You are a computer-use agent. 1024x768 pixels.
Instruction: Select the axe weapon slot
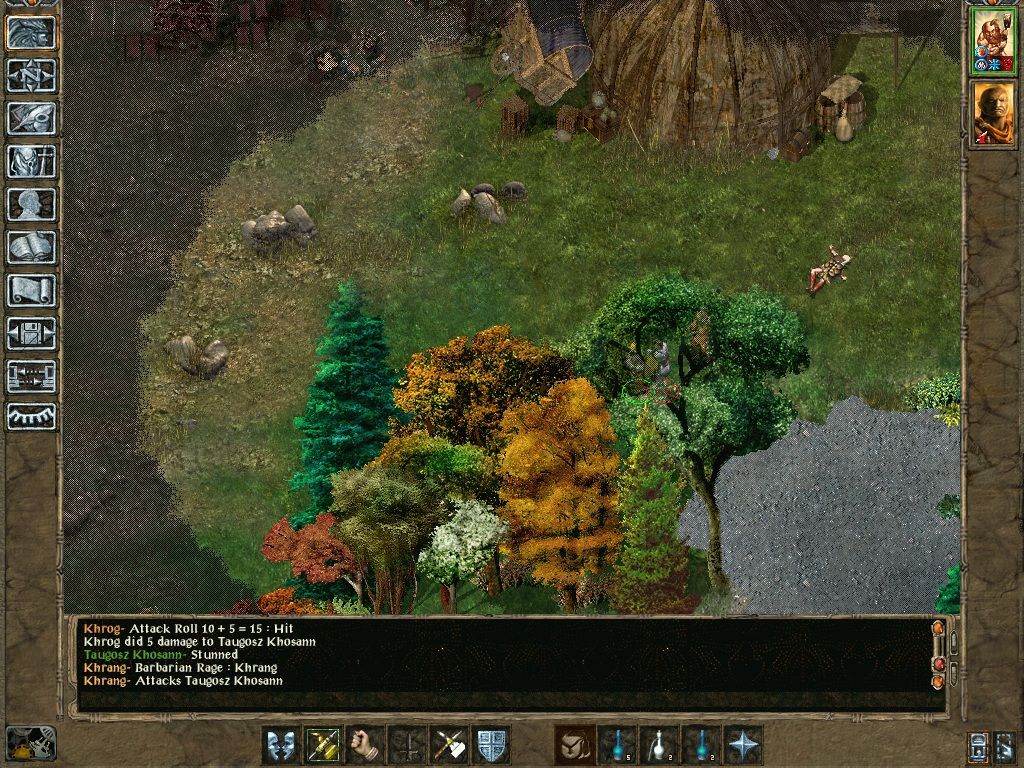tap(449, 745)
